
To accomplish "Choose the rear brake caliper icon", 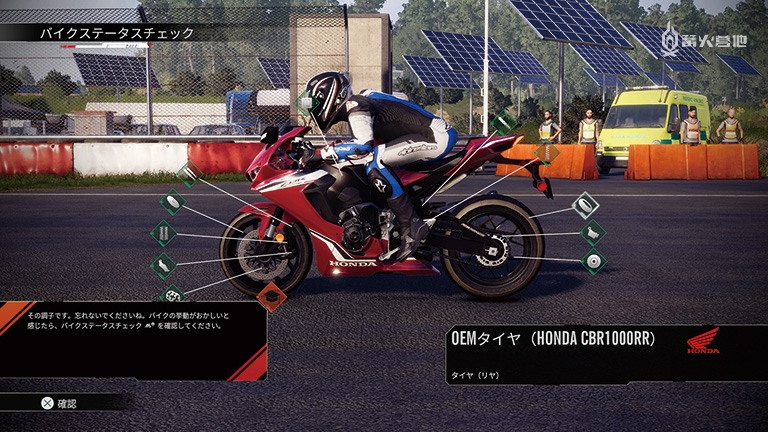I will point(593,233).
